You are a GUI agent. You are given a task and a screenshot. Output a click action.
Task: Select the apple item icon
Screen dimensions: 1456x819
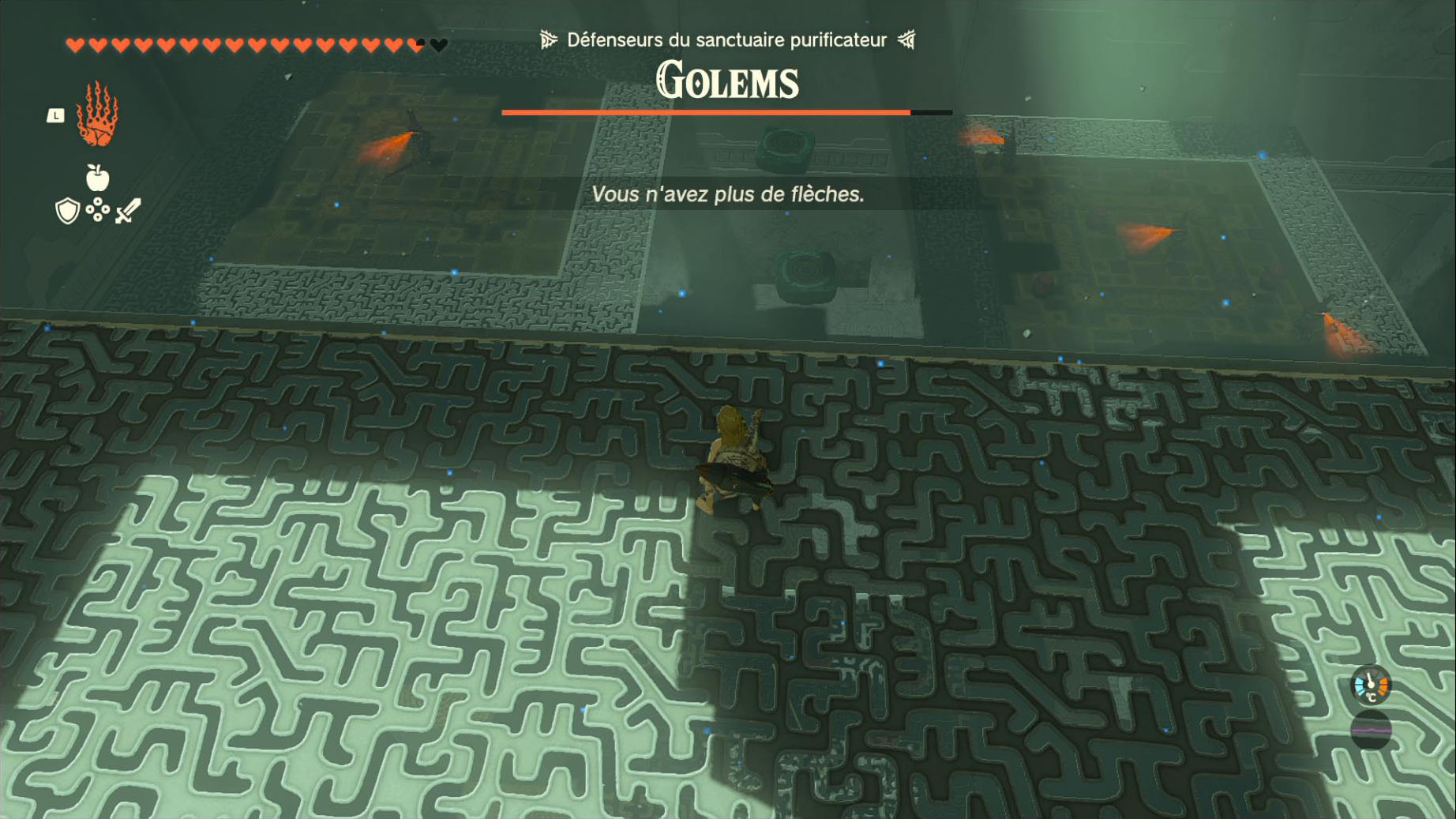(x=97, y=178)
